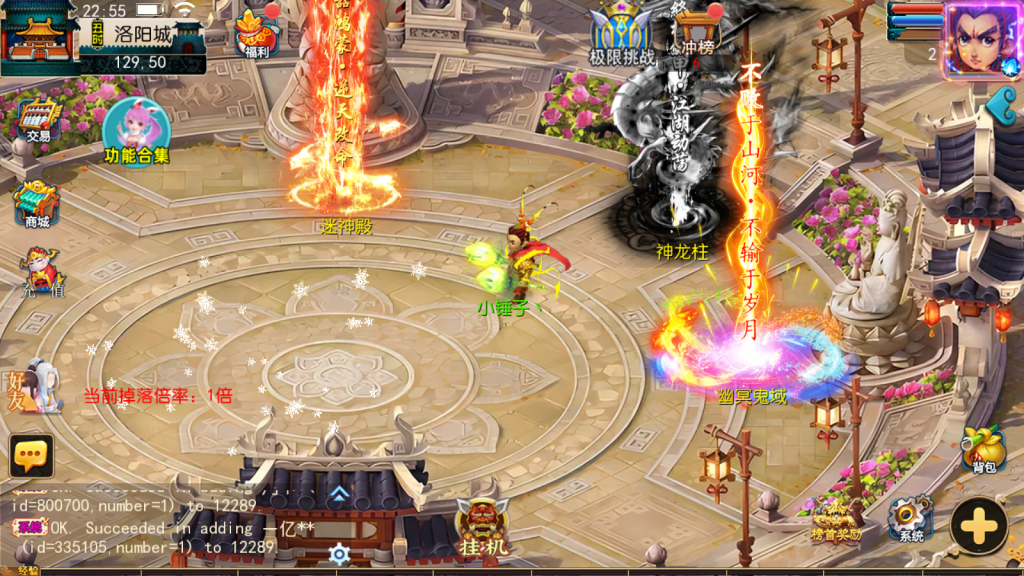This screenshot has height=576, width=1024.
Task: Open the player portrait character sheet
Action: click(979, 38)
